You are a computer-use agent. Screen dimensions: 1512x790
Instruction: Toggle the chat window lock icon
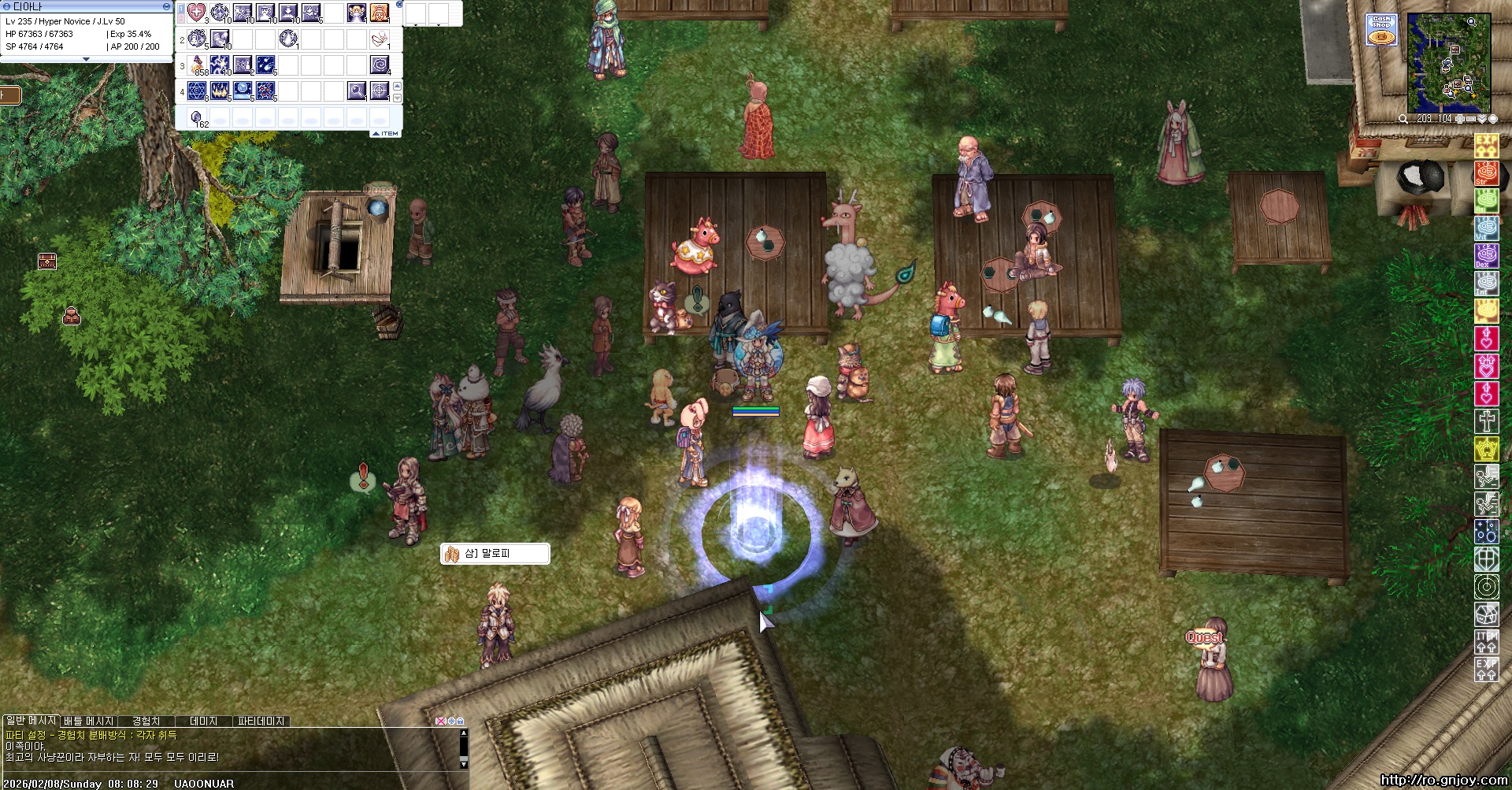point(461,721)
